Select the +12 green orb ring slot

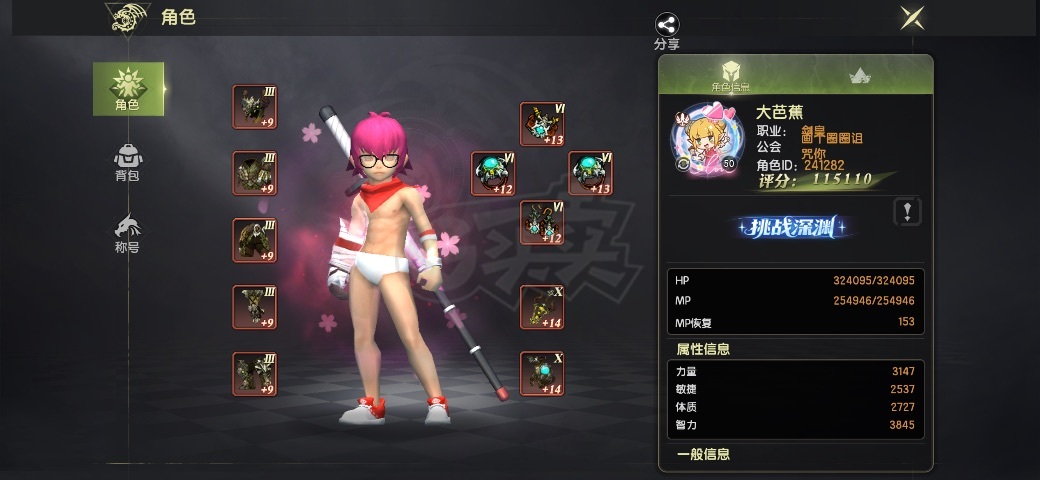pos(493,173)
